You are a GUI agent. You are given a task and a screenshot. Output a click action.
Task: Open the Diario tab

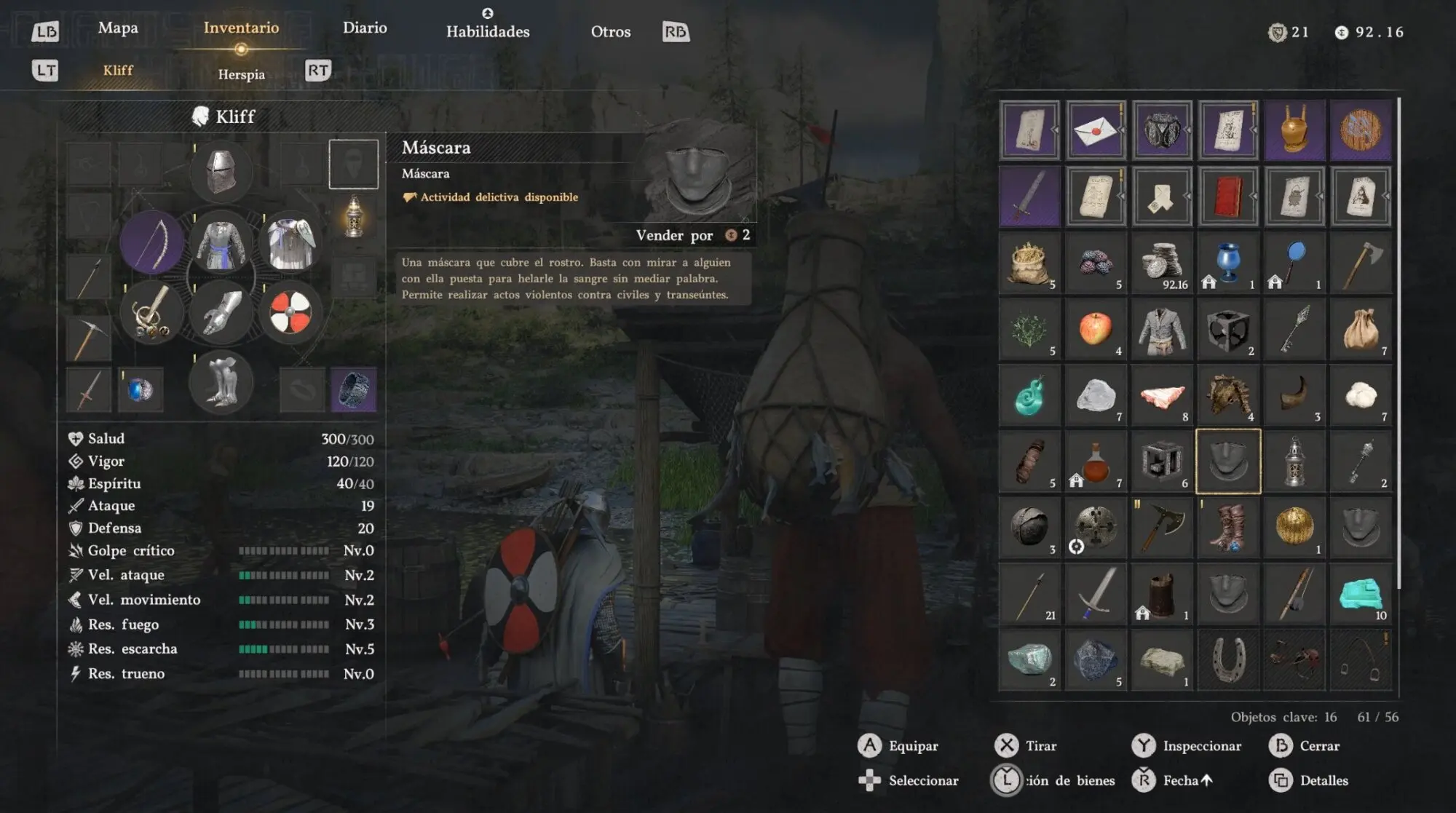[365, 28]
